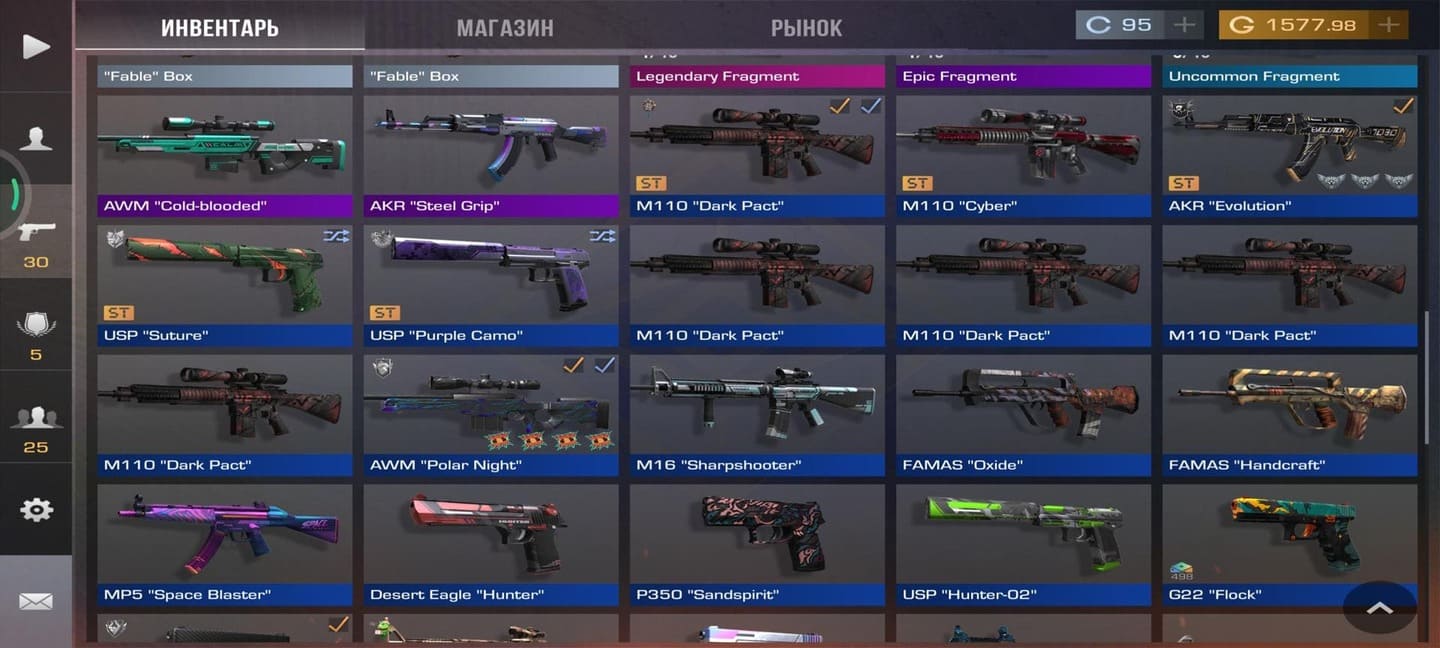Add more silver C currency
The image size is (1440, 648).
click(x=1184, y=25)
